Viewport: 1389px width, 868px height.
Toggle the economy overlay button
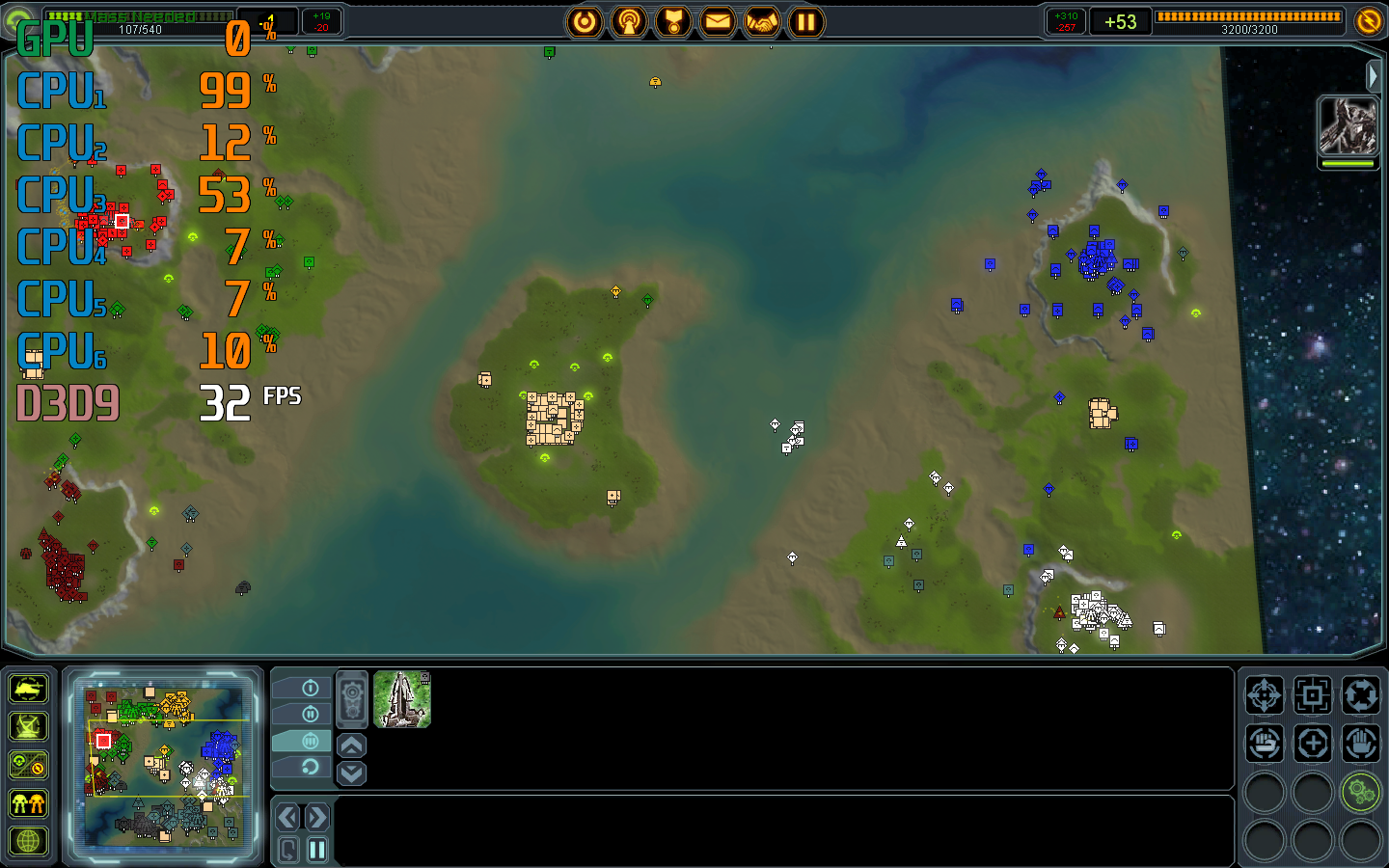(x=28, y=766)
